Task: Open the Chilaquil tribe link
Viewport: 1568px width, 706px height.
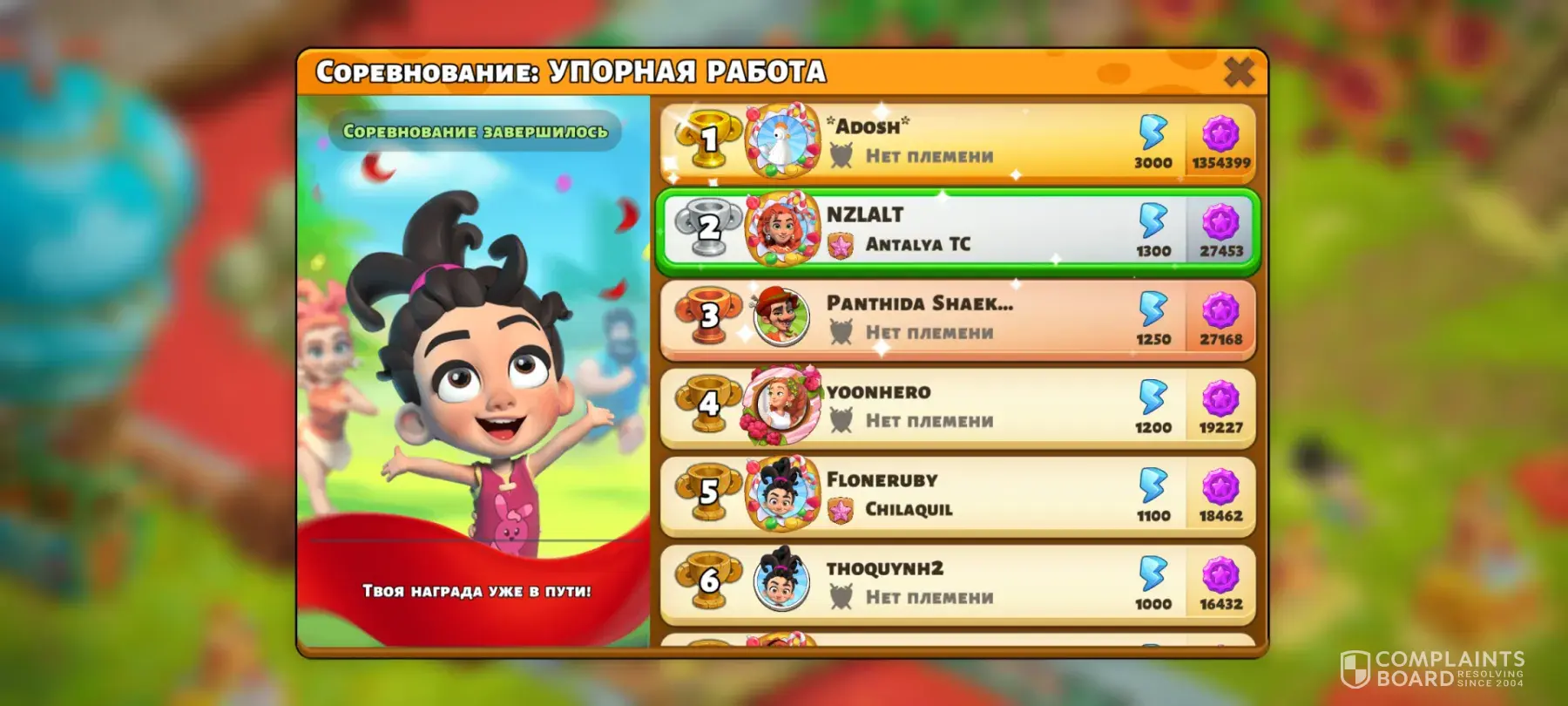Action: (908, 510)
